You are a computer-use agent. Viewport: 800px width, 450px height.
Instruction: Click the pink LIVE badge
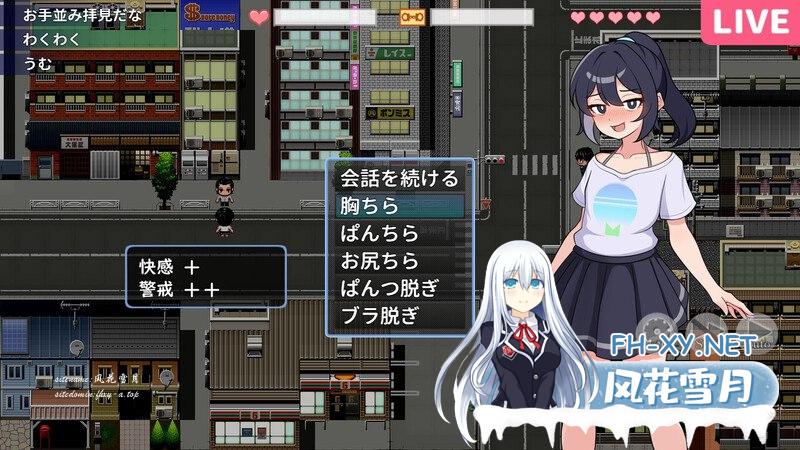[x=751, y=21]
